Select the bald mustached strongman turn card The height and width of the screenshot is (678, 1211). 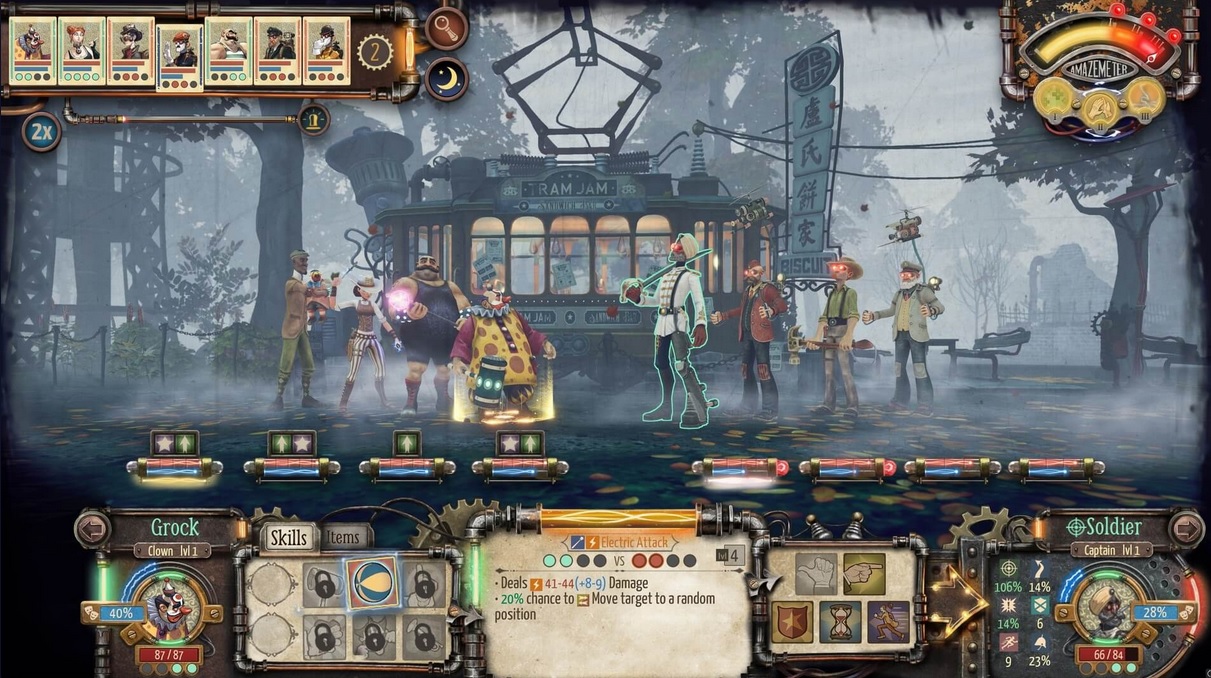pos(229,50)
